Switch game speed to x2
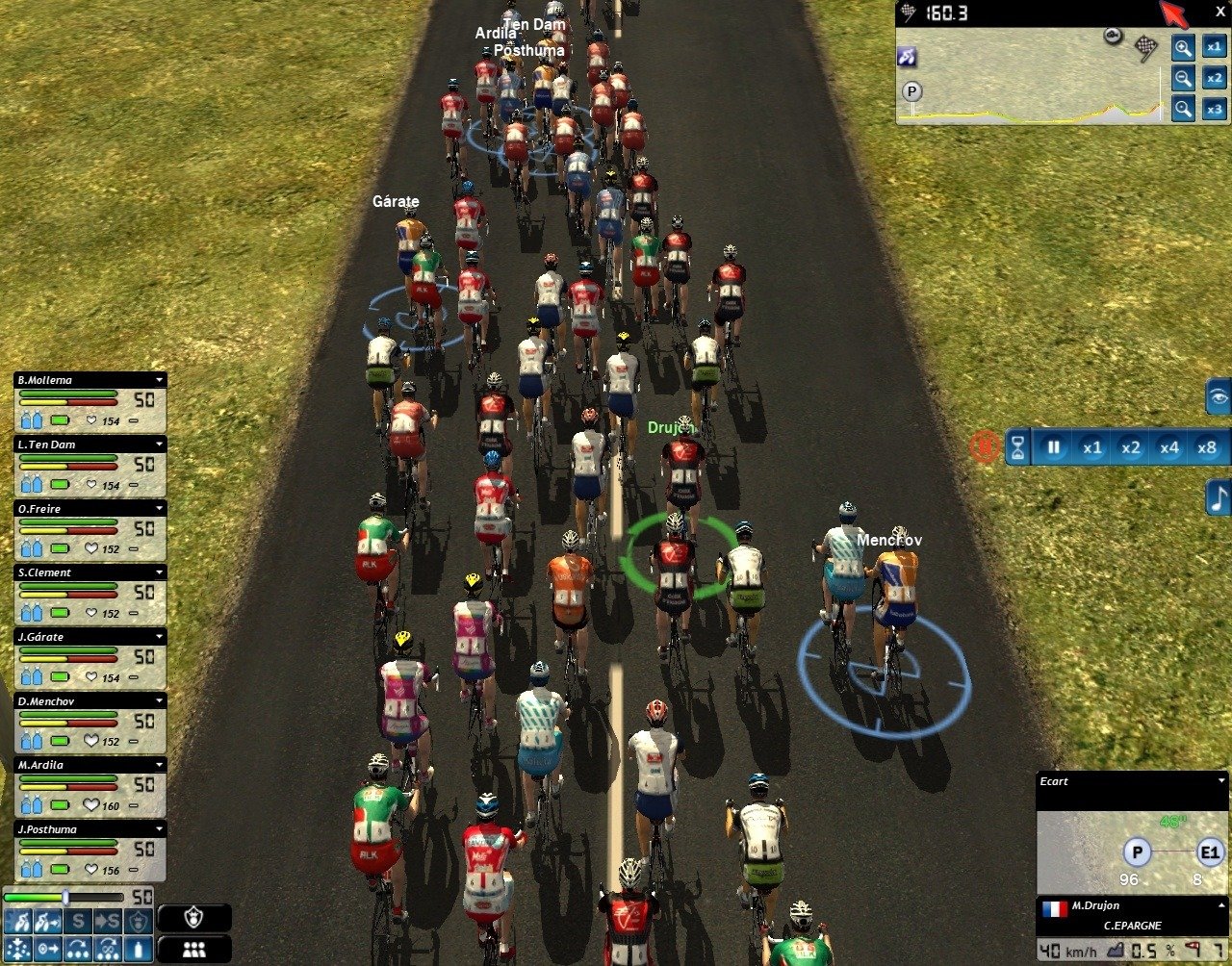 (x=1130, y=447)
